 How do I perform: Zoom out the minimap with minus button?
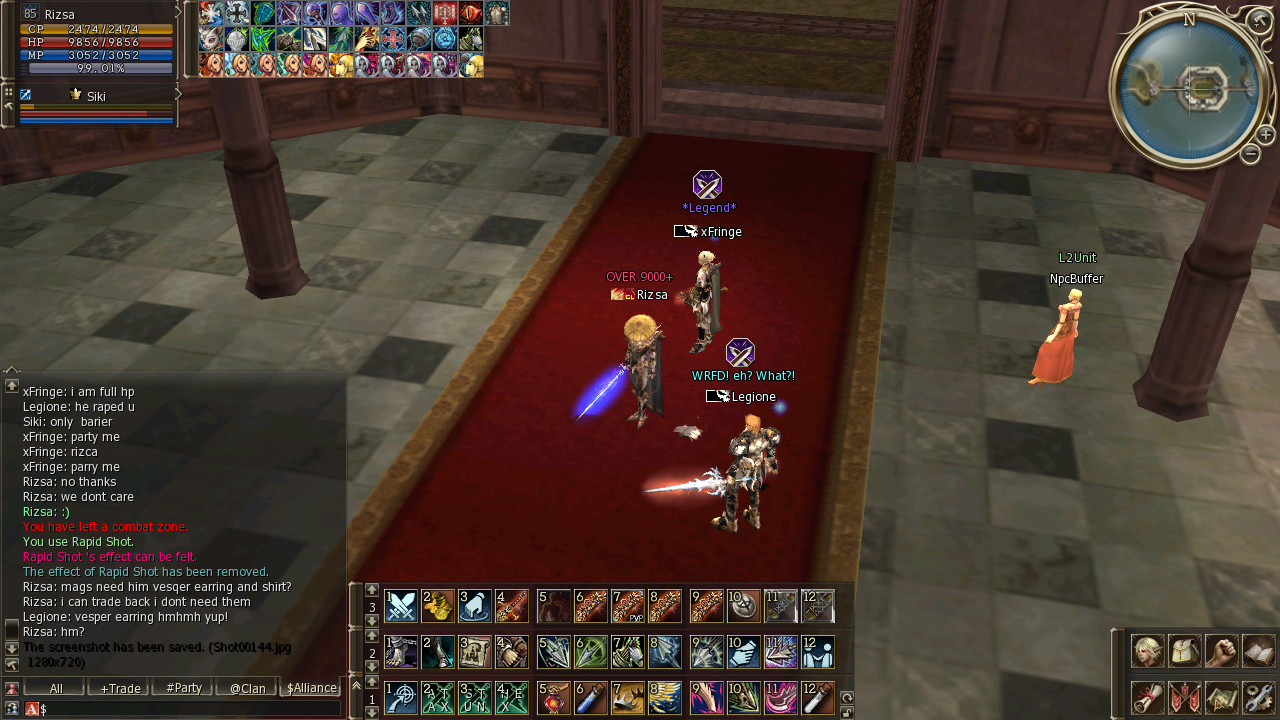[x=1250, y=154]
